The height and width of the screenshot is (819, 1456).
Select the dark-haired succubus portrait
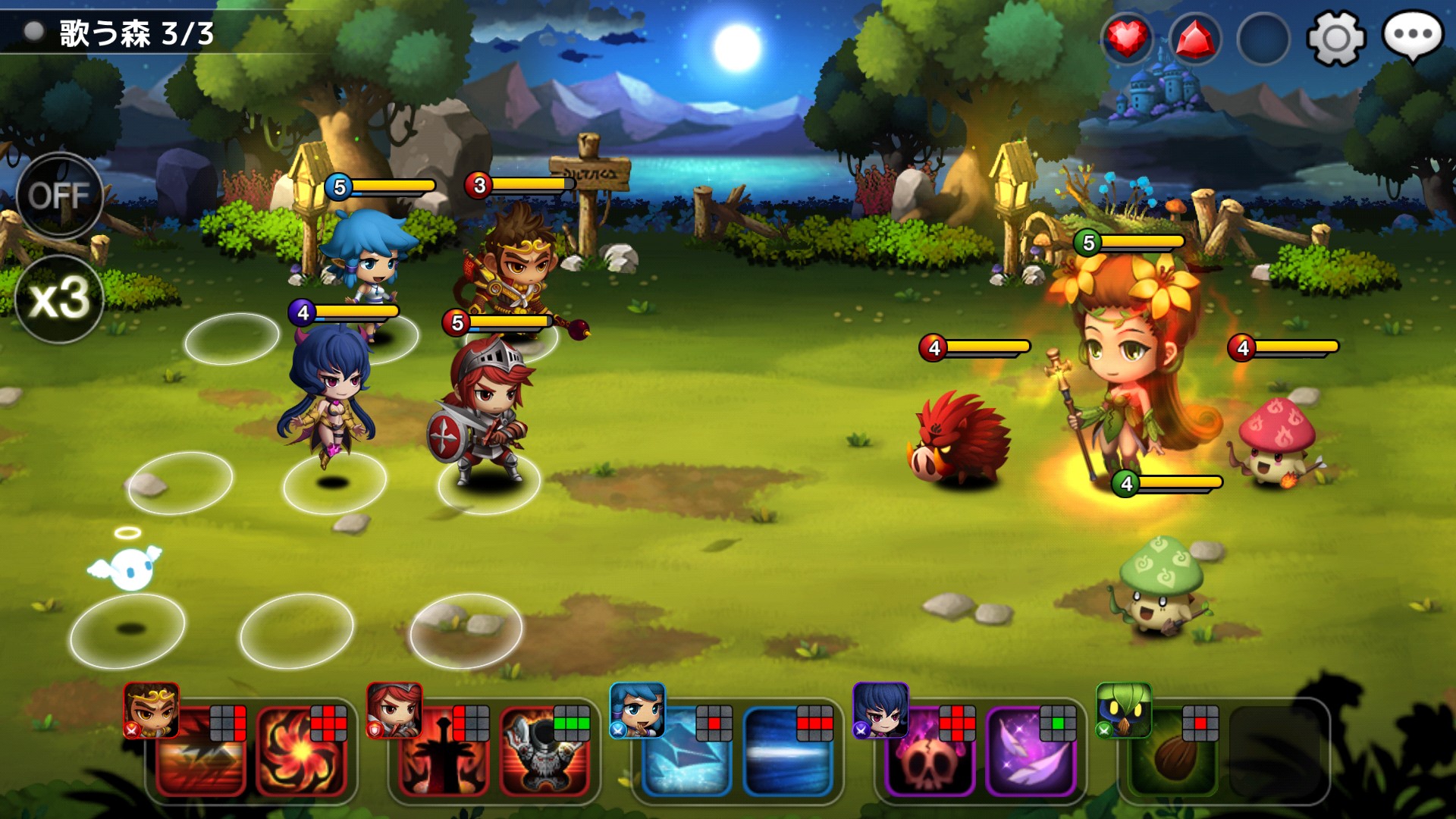pos(880,711)
